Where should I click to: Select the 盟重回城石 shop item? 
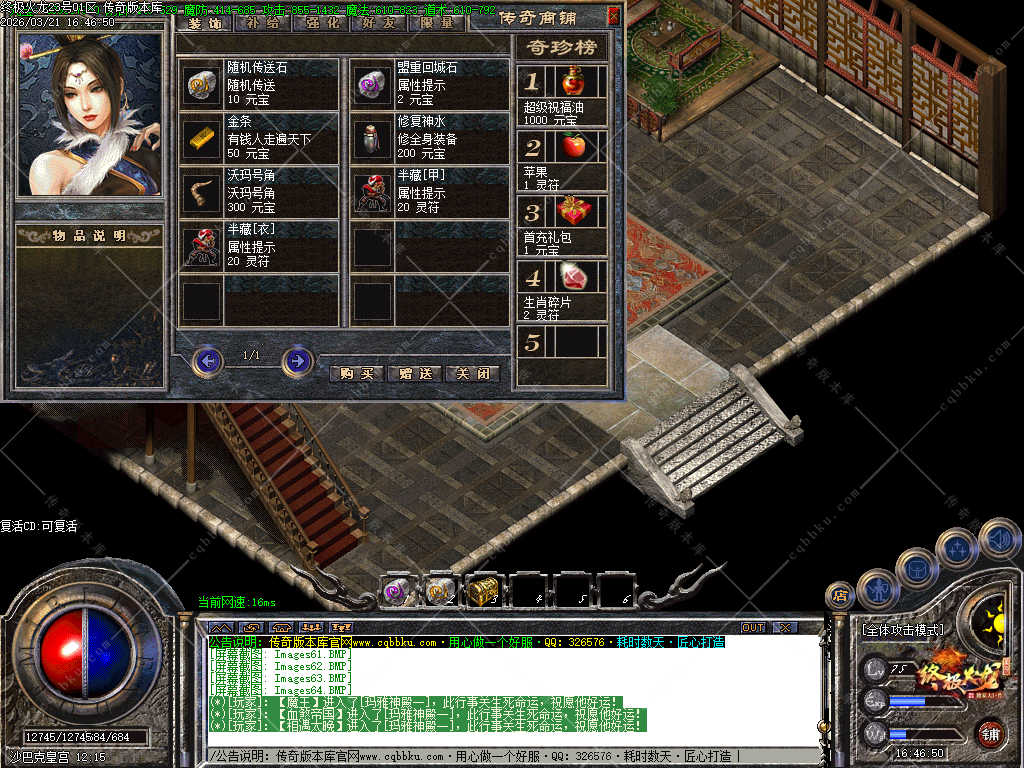click(x=430, y=83)
